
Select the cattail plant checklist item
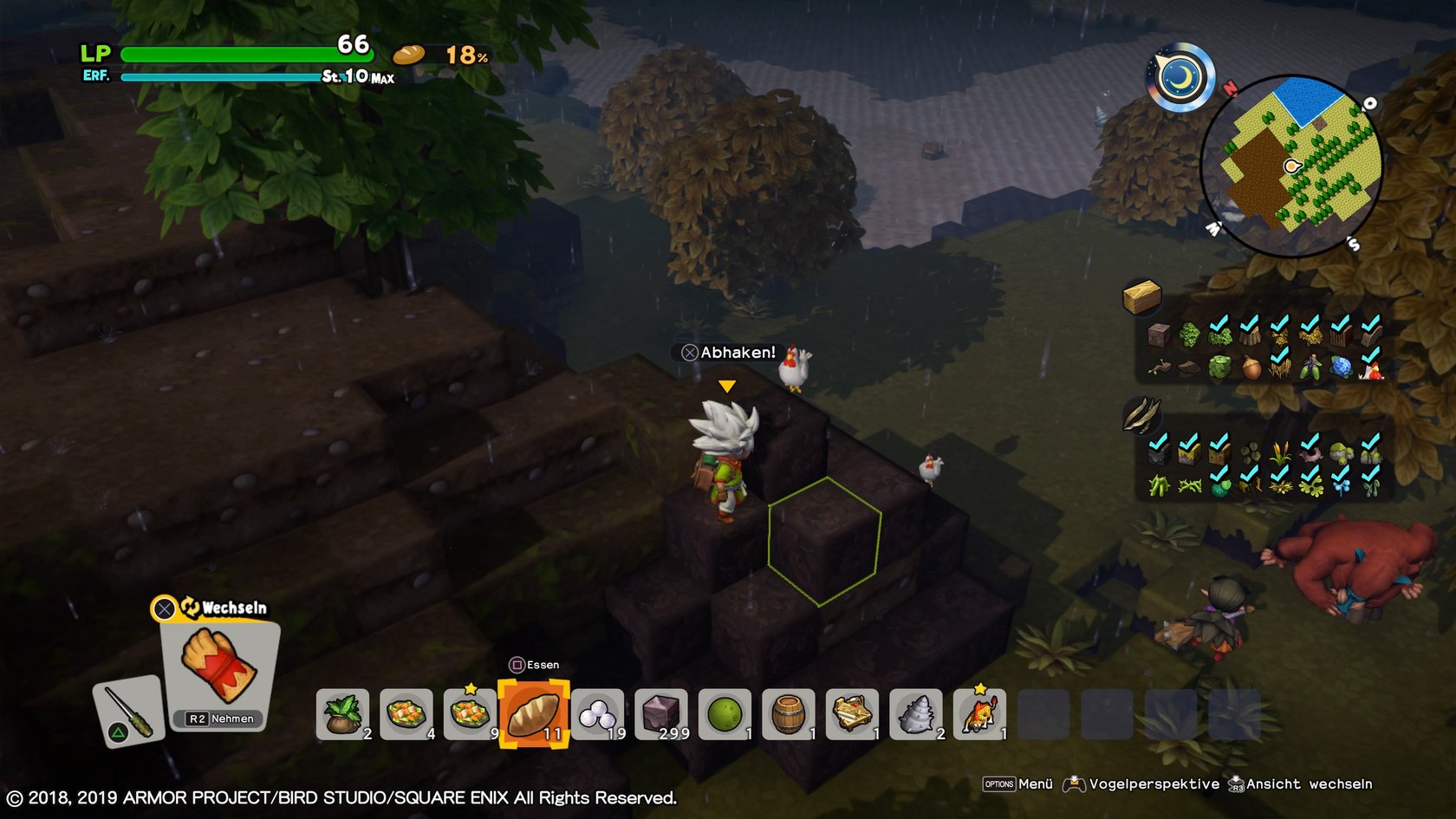coord(1279,452)
